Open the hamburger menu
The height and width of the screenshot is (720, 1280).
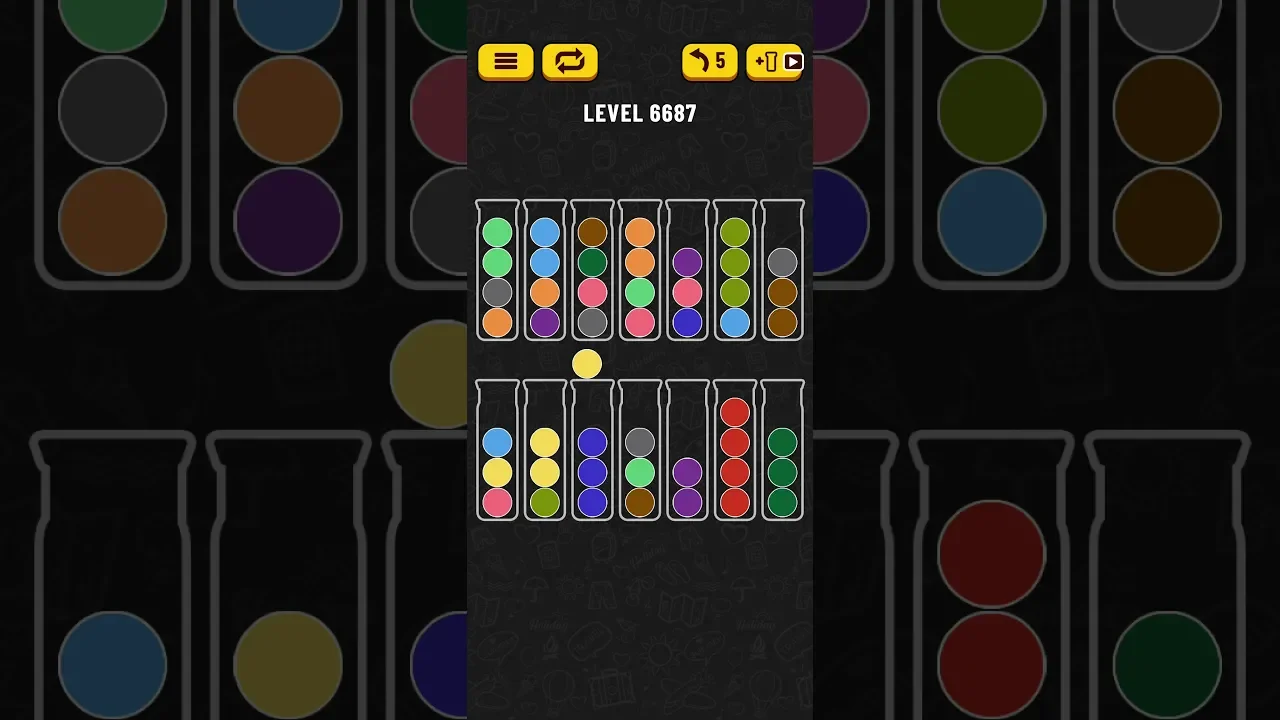pyautogui.click(x=506, y=62)
